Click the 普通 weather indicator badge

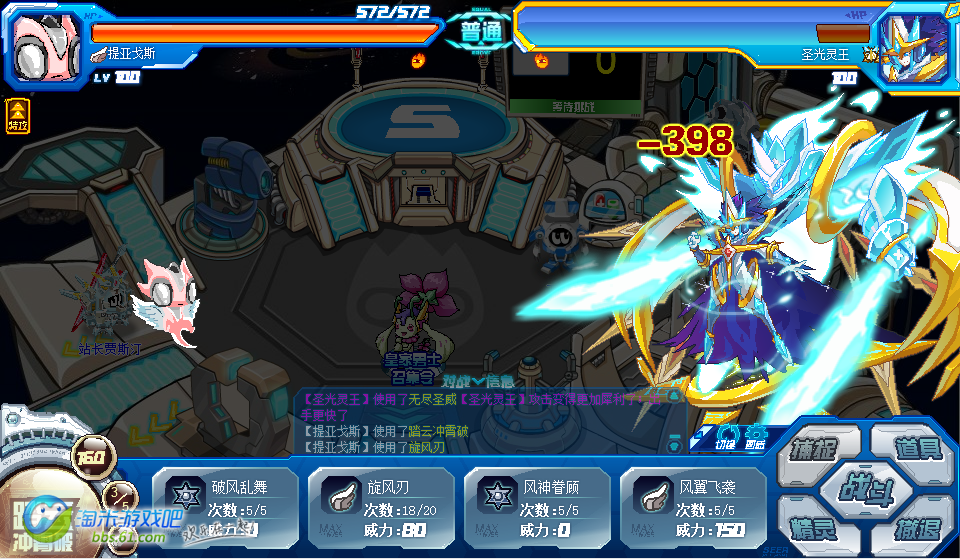pos(478,30)
